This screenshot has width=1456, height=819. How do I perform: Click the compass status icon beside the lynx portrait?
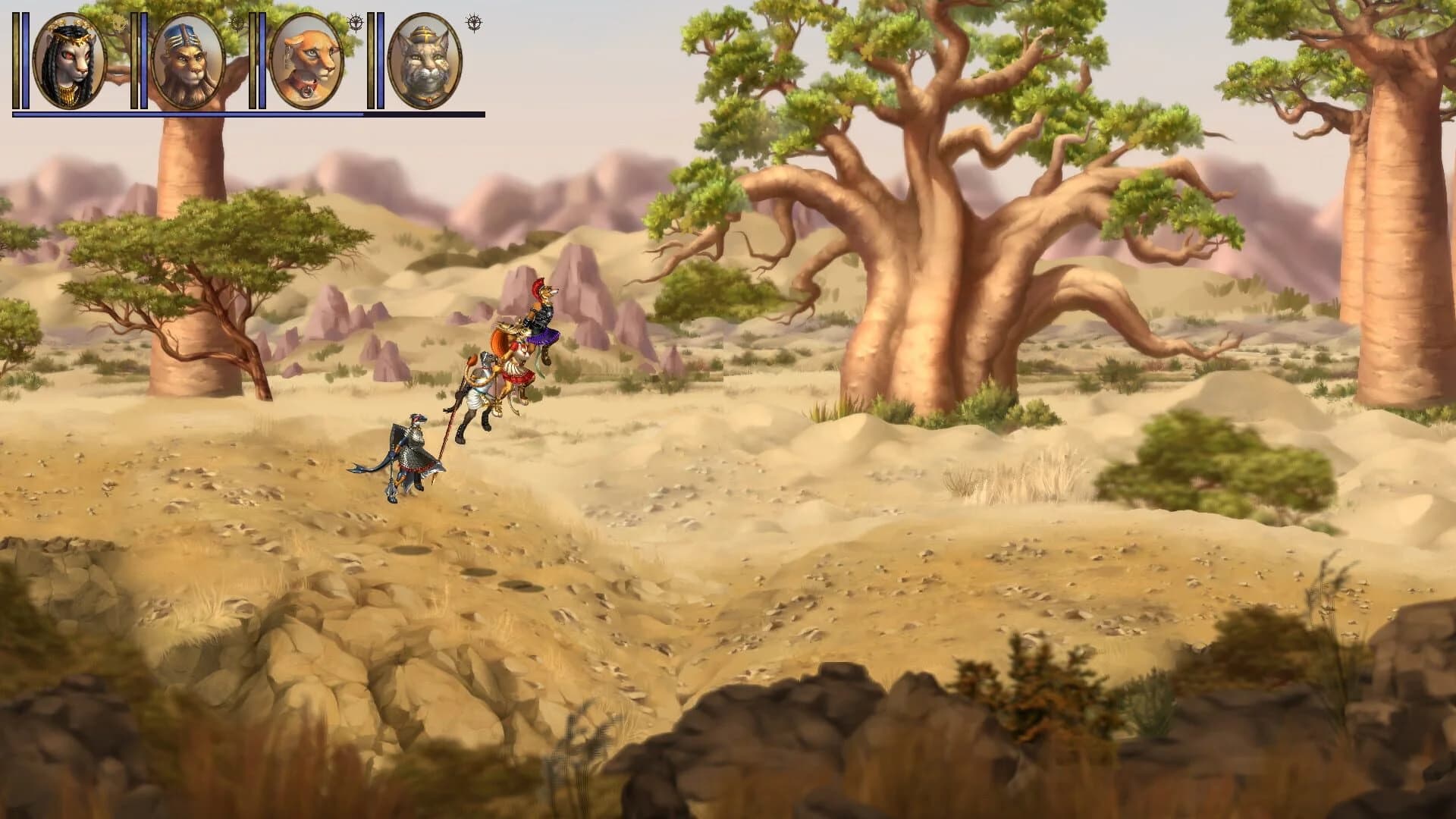tap(474, 23)
